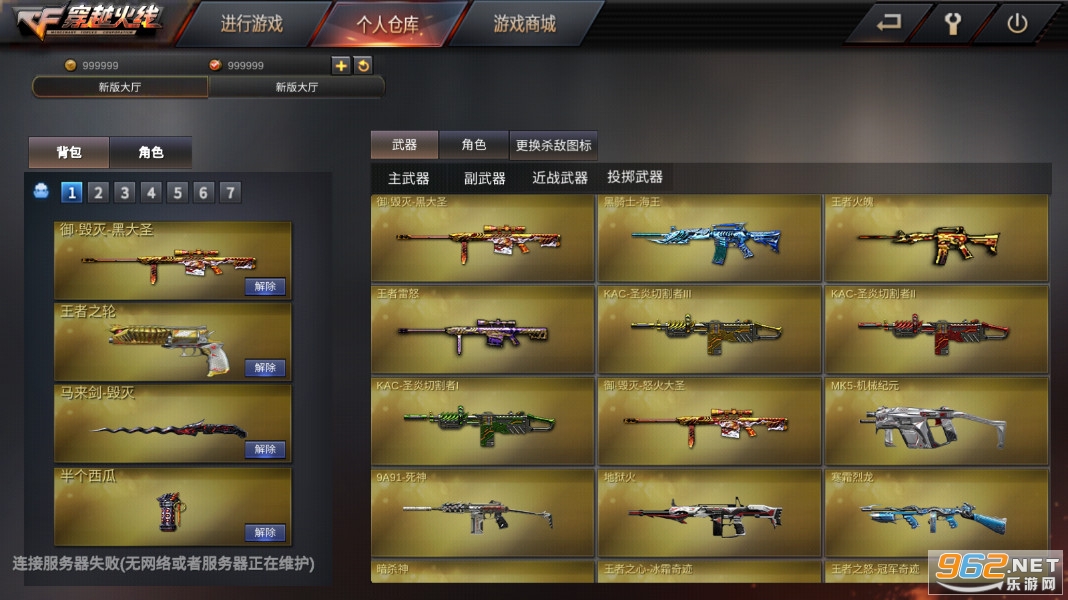1068x600 pixels.
Task: Select backpack number 7
Action: pyautogui.click(x=230, y=193)
